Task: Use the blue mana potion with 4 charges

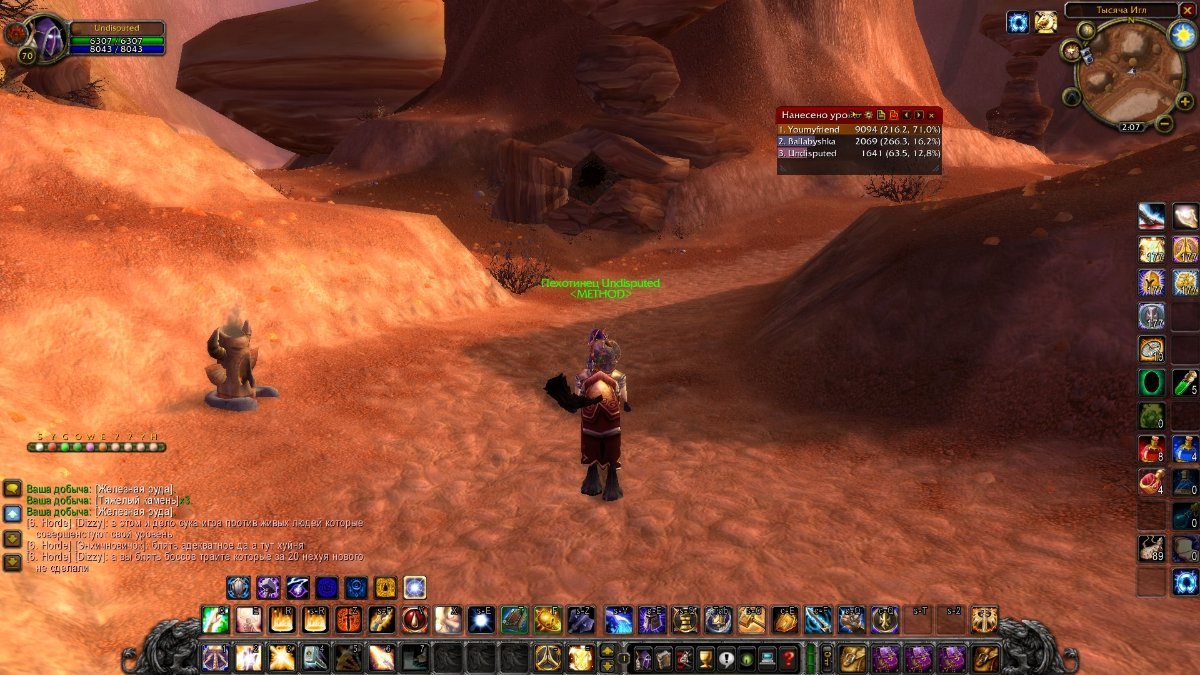Action: (1185, 448)
